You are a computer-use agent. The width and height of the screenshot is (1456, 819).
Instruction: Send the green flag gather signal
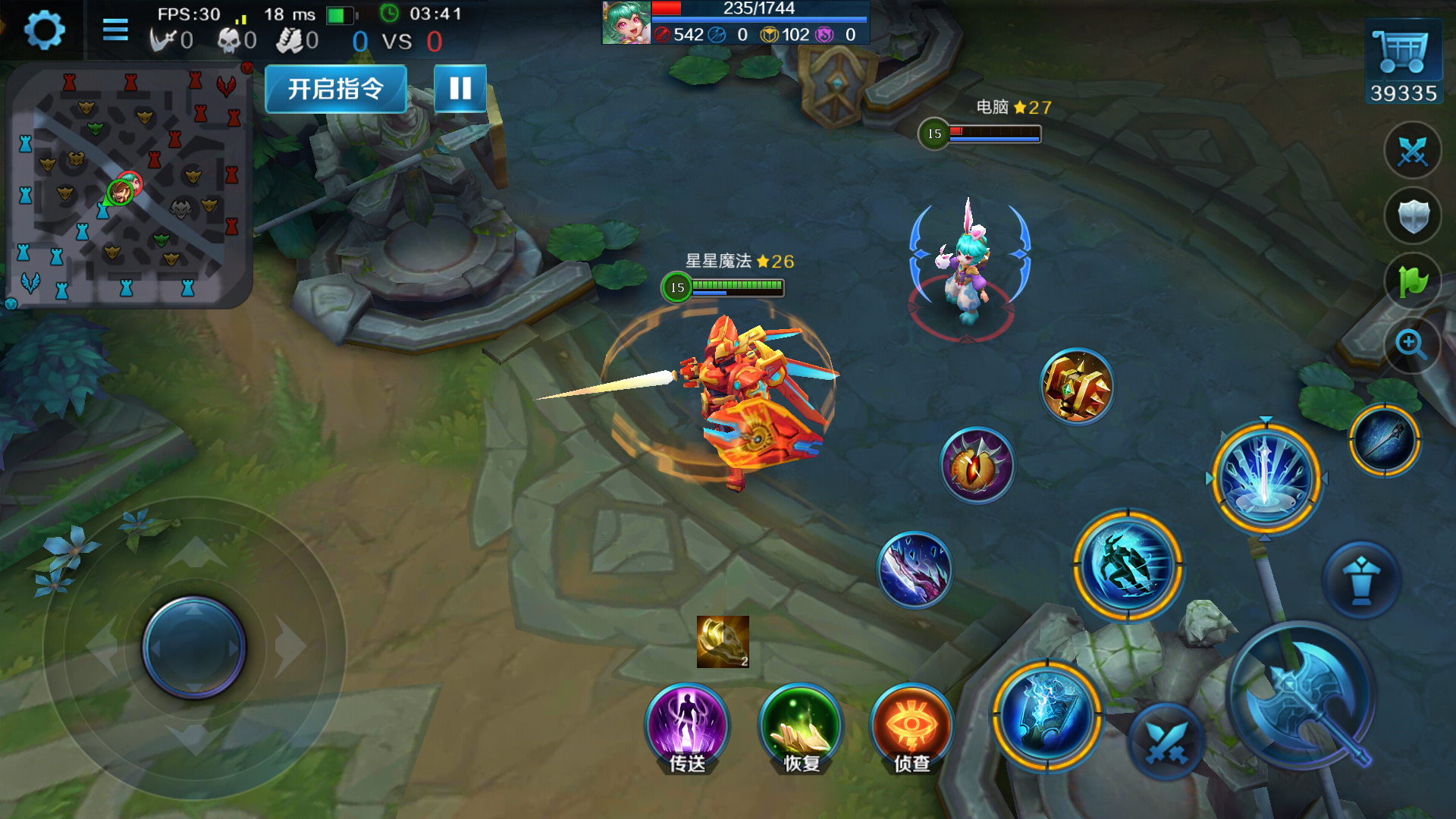click(x=1412, y=281)
